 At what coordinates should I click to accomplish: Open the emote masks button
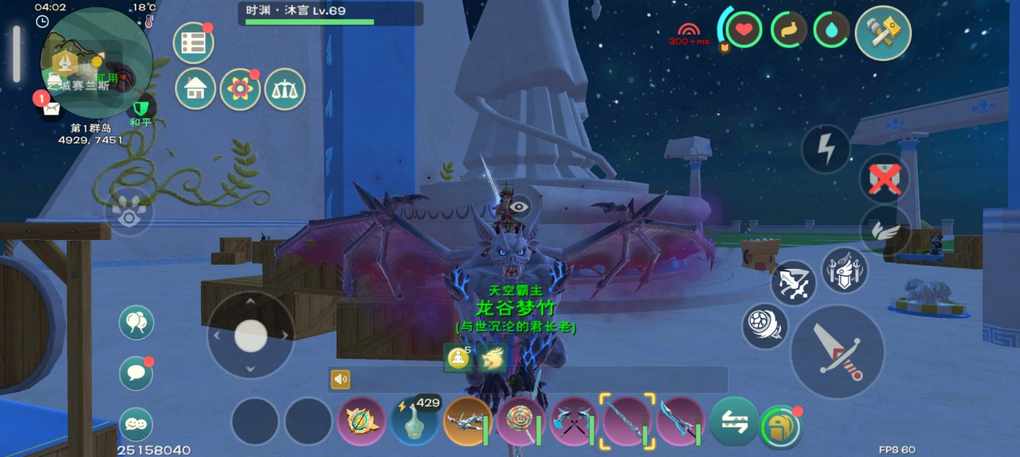point(136,424)
